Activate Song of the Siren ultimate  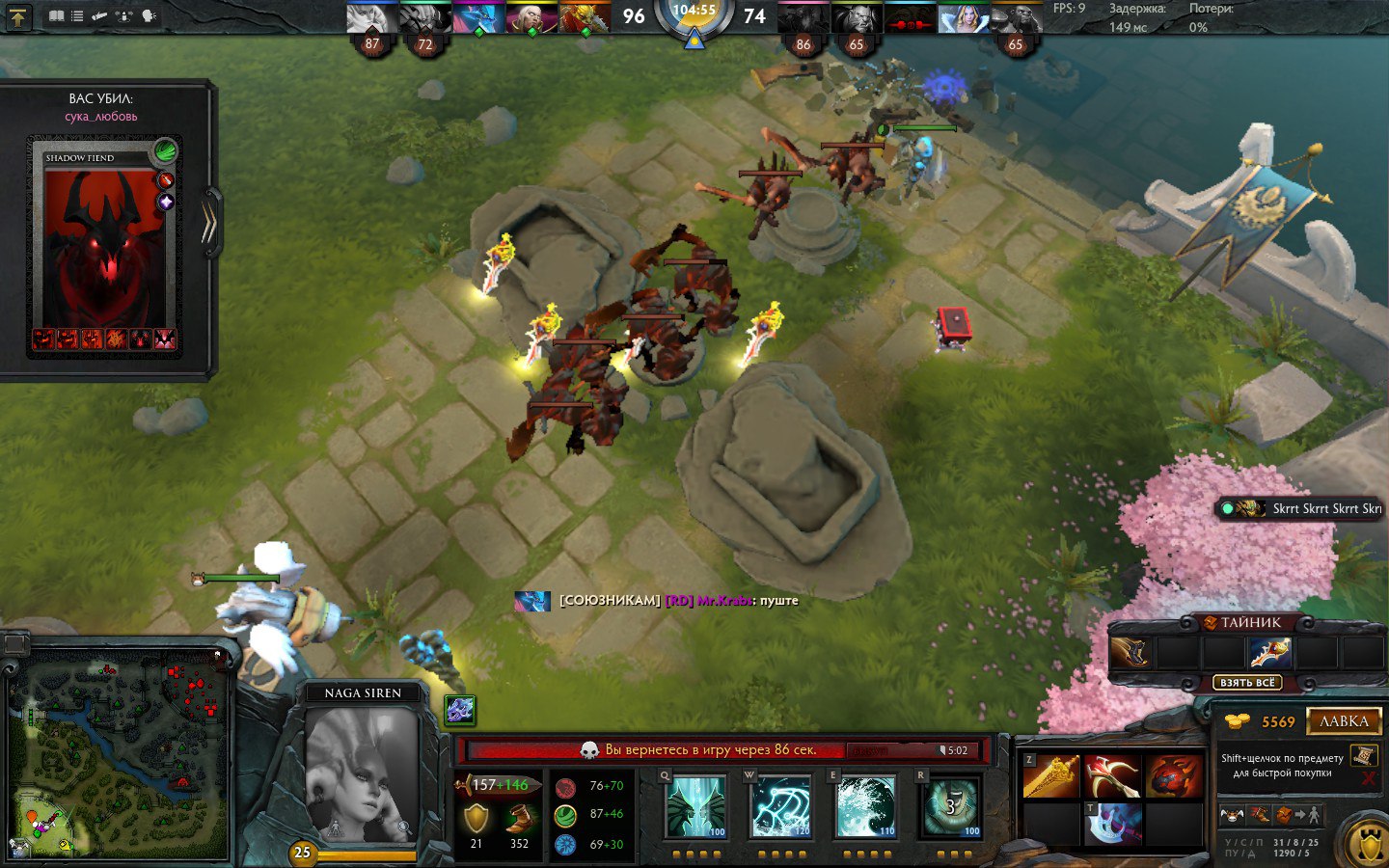click(951, 806)
